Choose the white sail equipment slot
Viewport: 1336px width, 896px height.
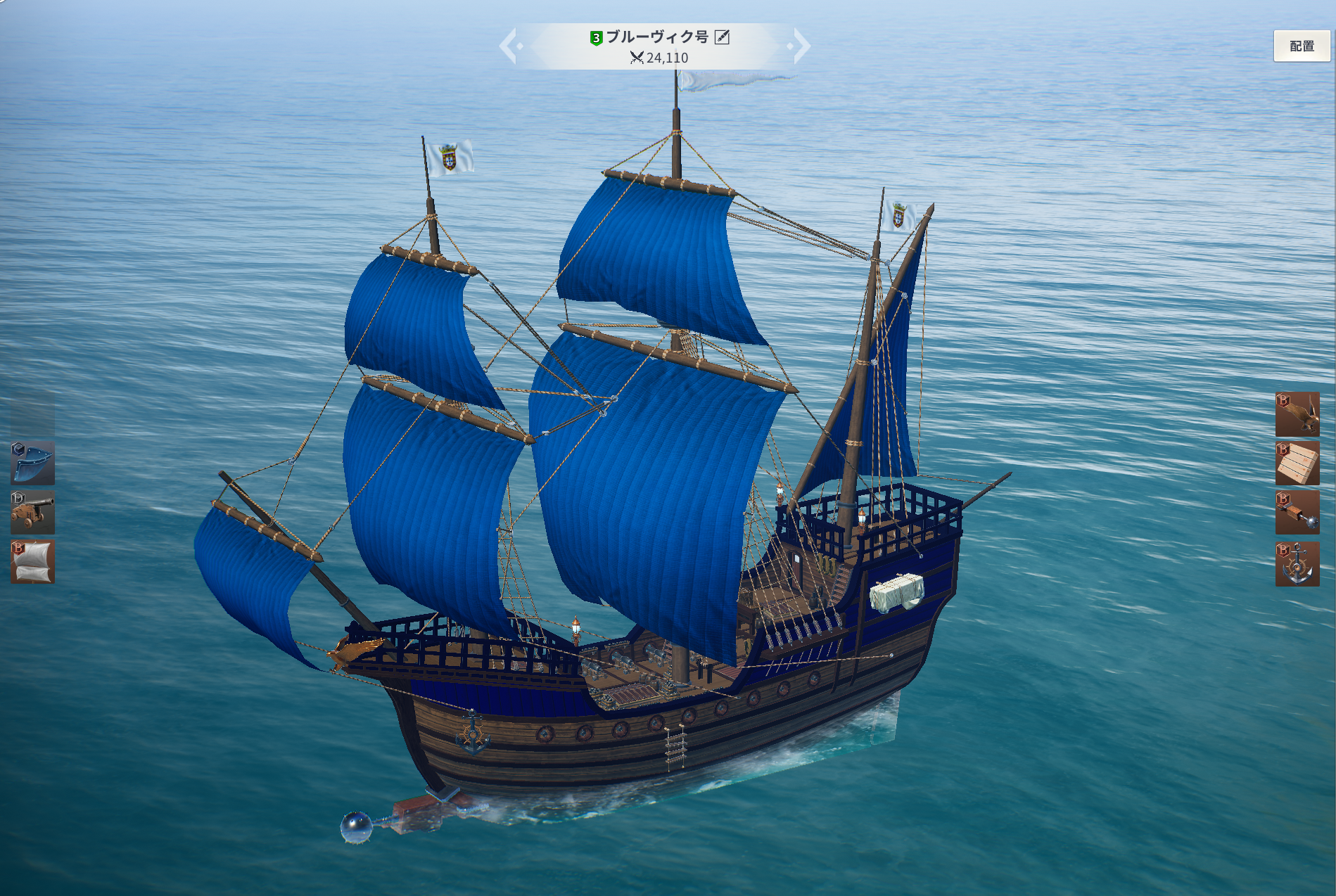33,562
